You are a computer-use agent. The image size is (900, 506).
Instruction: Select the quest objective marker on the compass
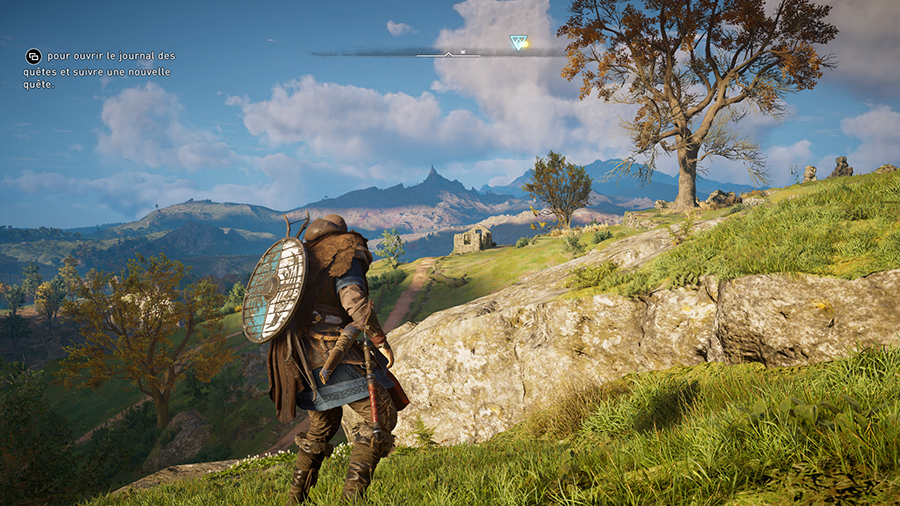518,43
